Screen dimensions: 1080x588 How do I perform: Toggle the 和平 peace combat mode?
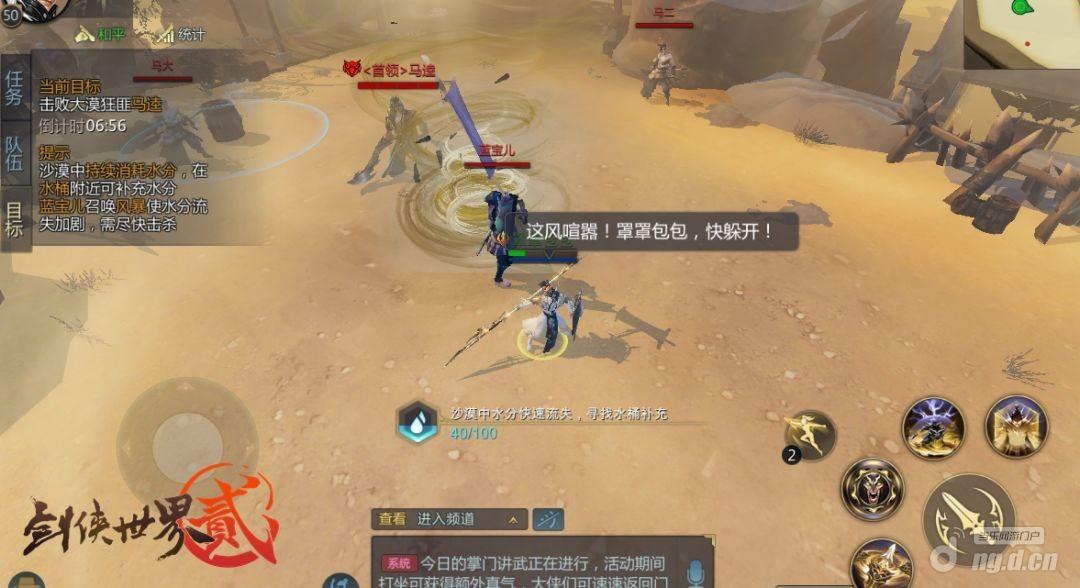100,35
